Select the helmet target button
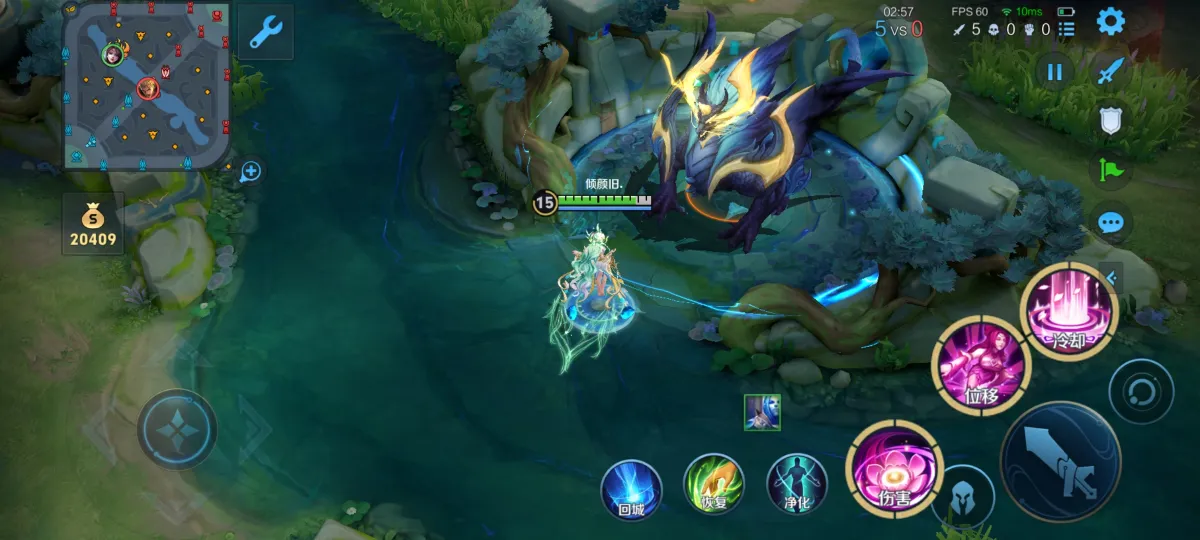 coord(963,496)
